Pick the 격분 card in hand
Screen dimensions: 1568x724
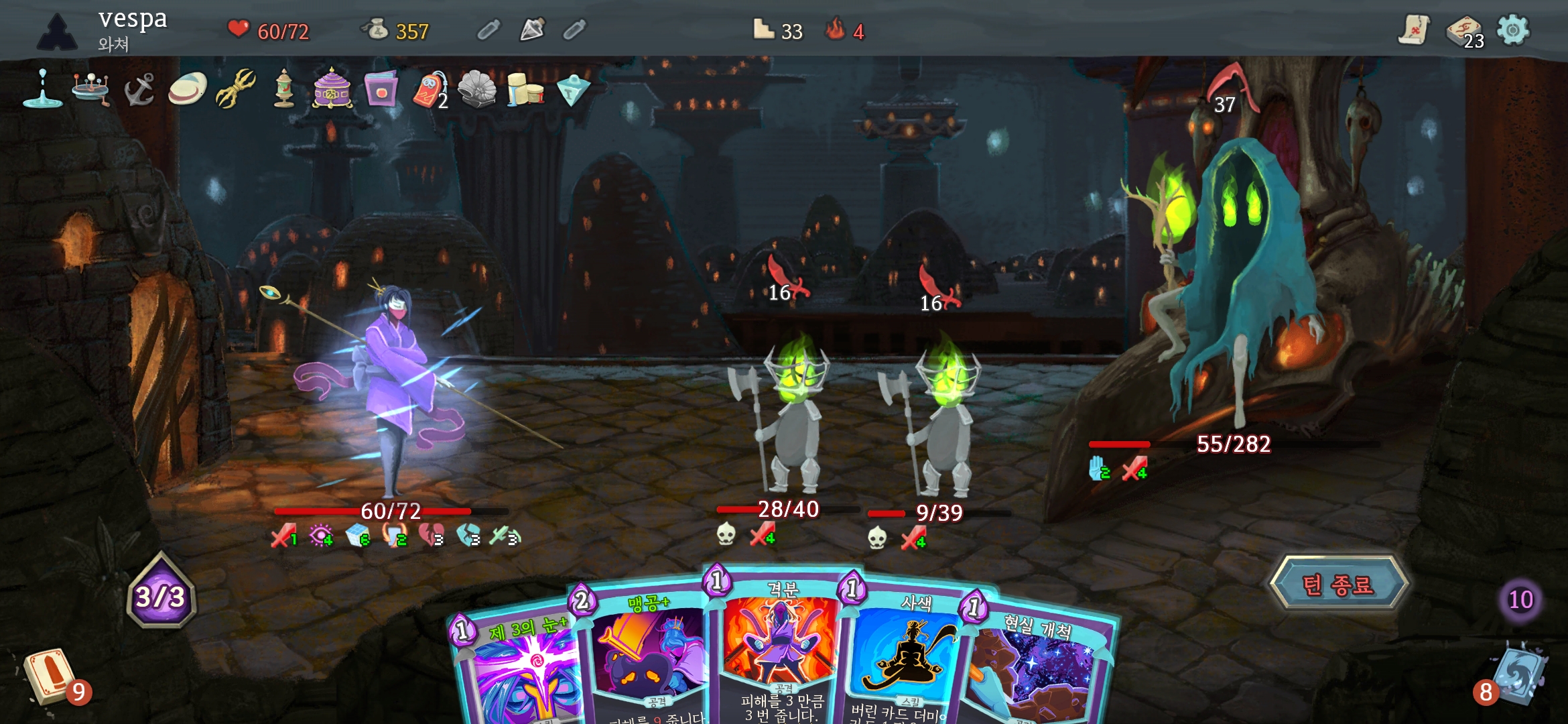(781, 644)
